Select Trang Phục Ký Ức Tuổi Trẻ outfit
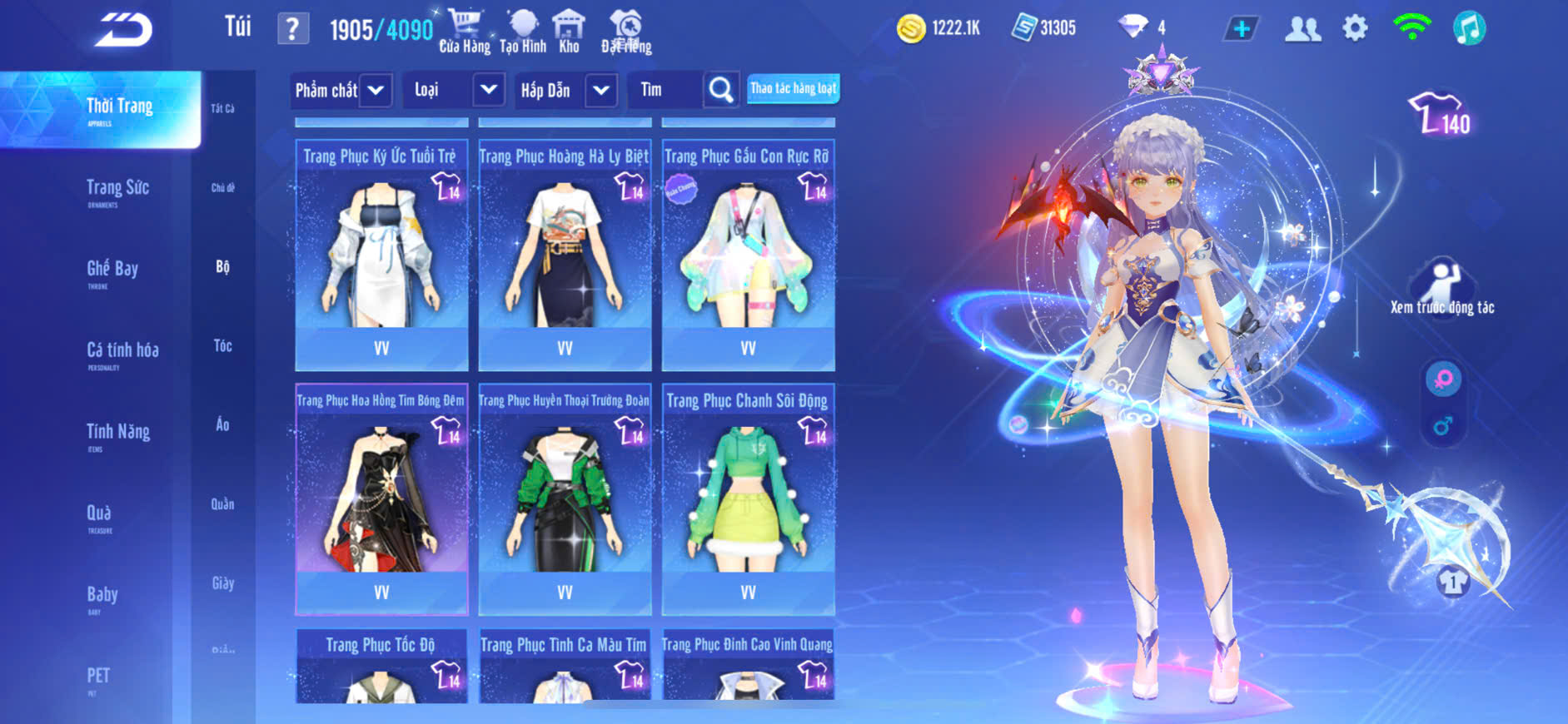Image resolution: width=1568 pixels, height=724 pixels. [381, 255]
